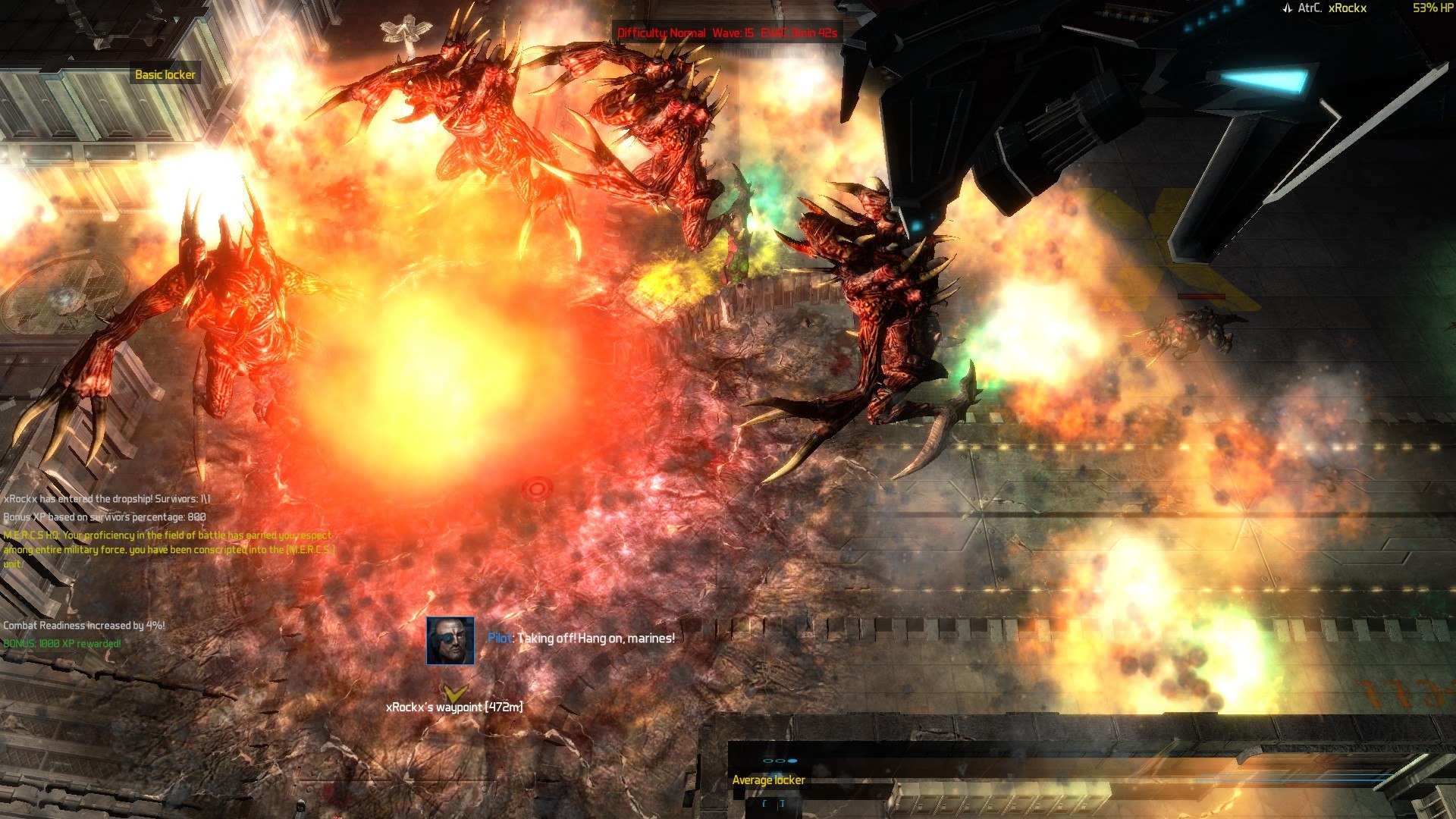Image resolution: width=1456 pixels, height=819 pixels.
Task: Click the Average locker label
Action: click(768, 780)
